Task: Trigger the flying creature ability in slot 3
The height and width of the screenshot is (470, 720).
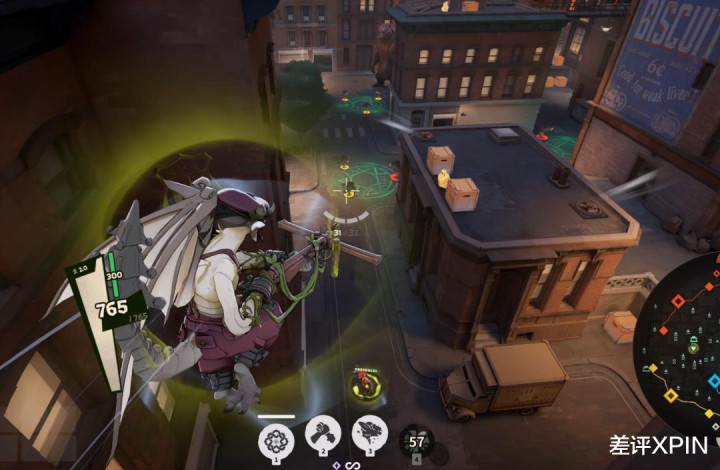Action: coord(369,433)
